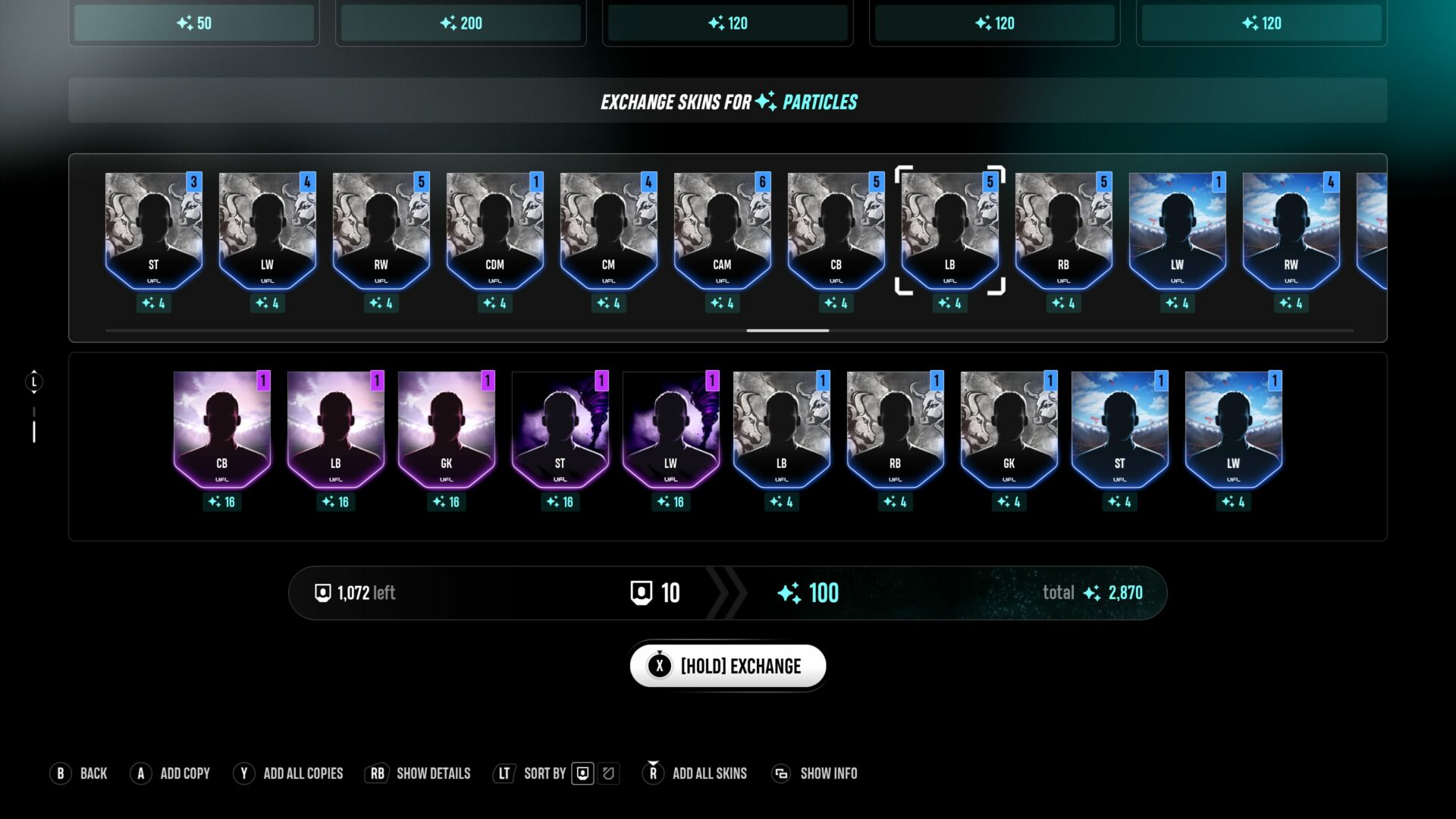Choose the CAM skin card
The image size is (1456, 819).
point(722,231)
